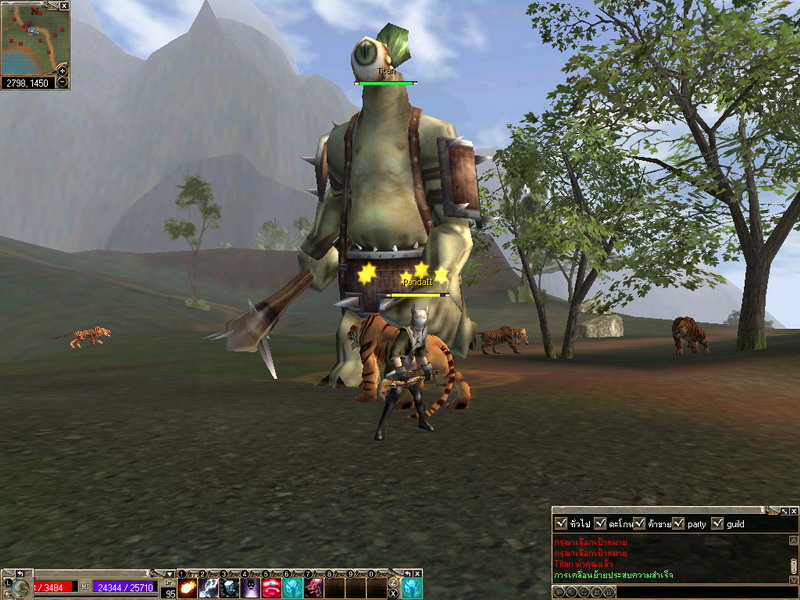
Task: Zoom out the minimap with minus button
Action: coord(63,83)
